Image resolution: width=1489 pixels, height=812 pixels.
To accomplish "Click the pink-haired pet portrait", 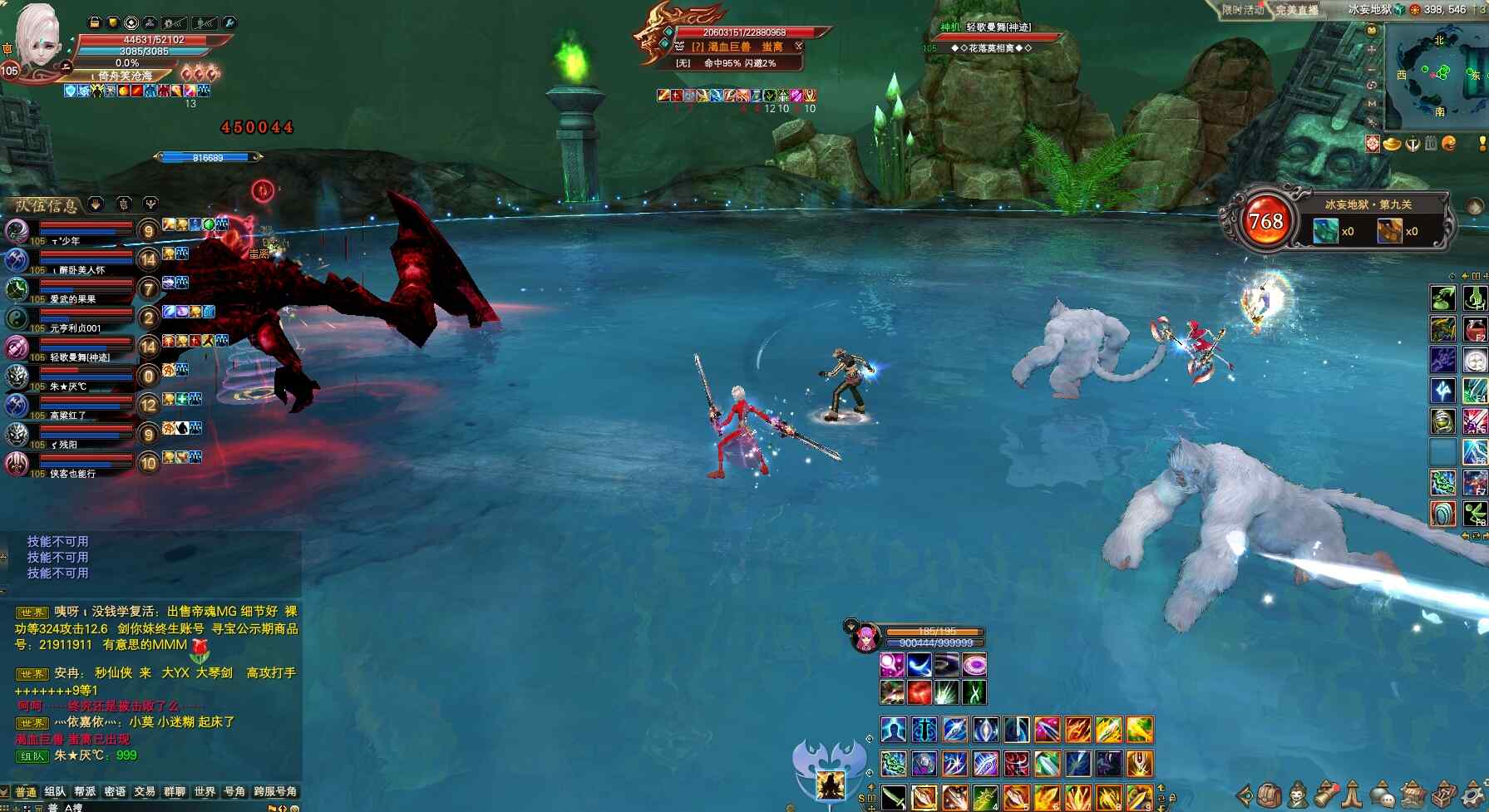I will [x=865, y=638].
